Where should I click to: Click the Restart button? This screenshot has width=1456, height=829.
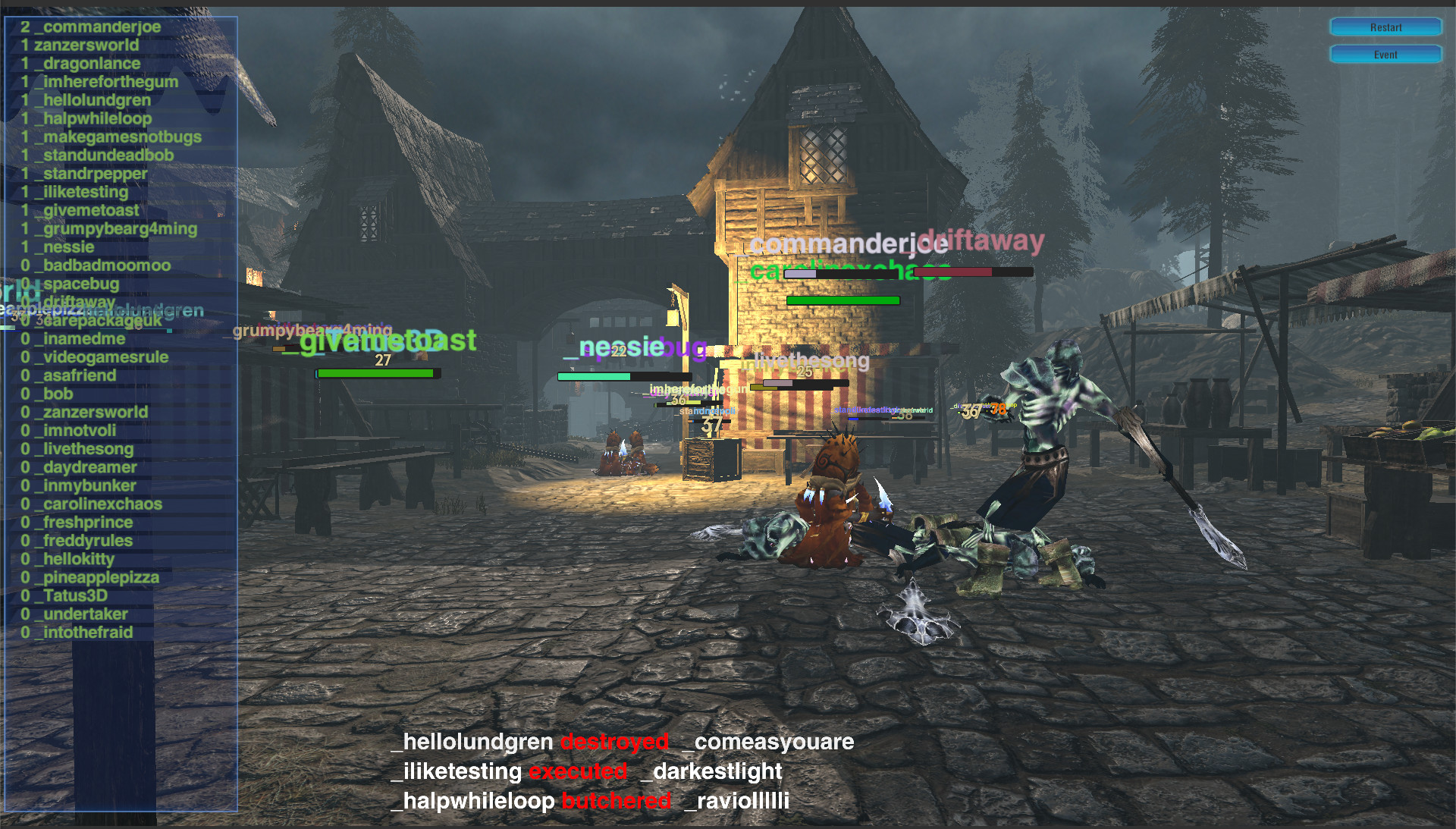[1385, 27]
